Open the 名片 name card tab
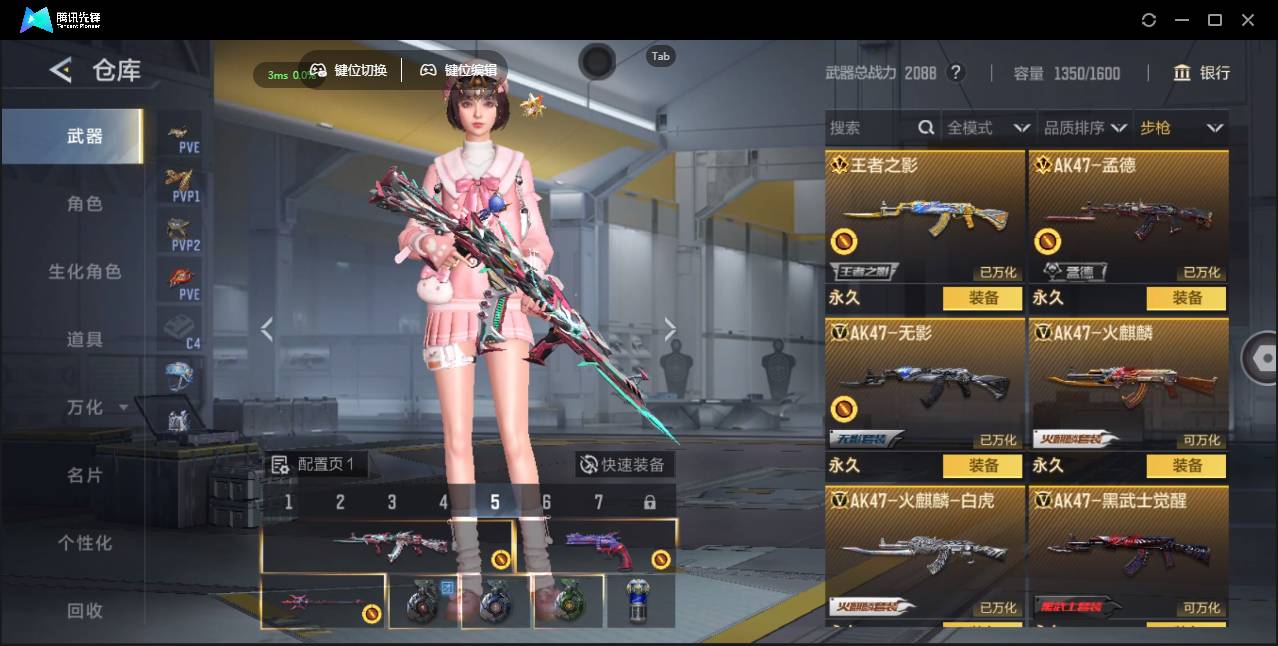 pos(85,475)
